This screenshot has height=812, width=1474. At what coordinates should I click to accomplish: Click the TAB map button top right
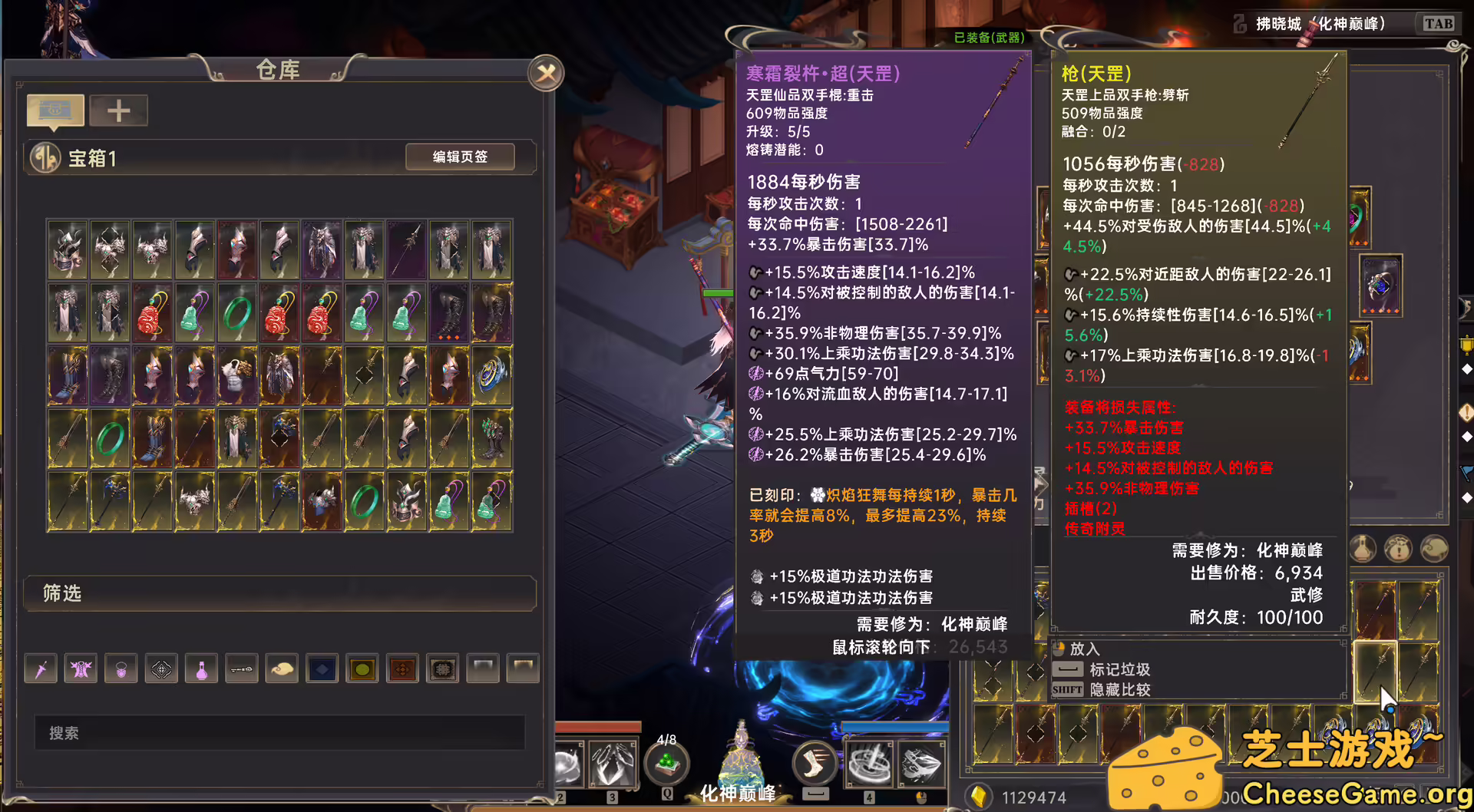pyautogui.click(x=1439, y=23)
